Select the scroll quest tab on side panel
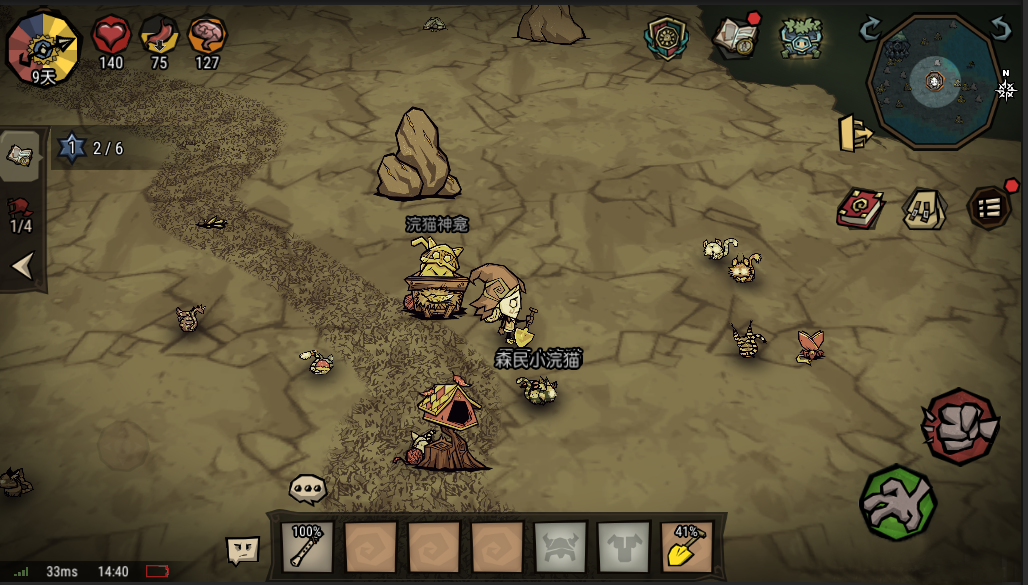This screenshot has width=1028, height=585. (x=21, y=154)
